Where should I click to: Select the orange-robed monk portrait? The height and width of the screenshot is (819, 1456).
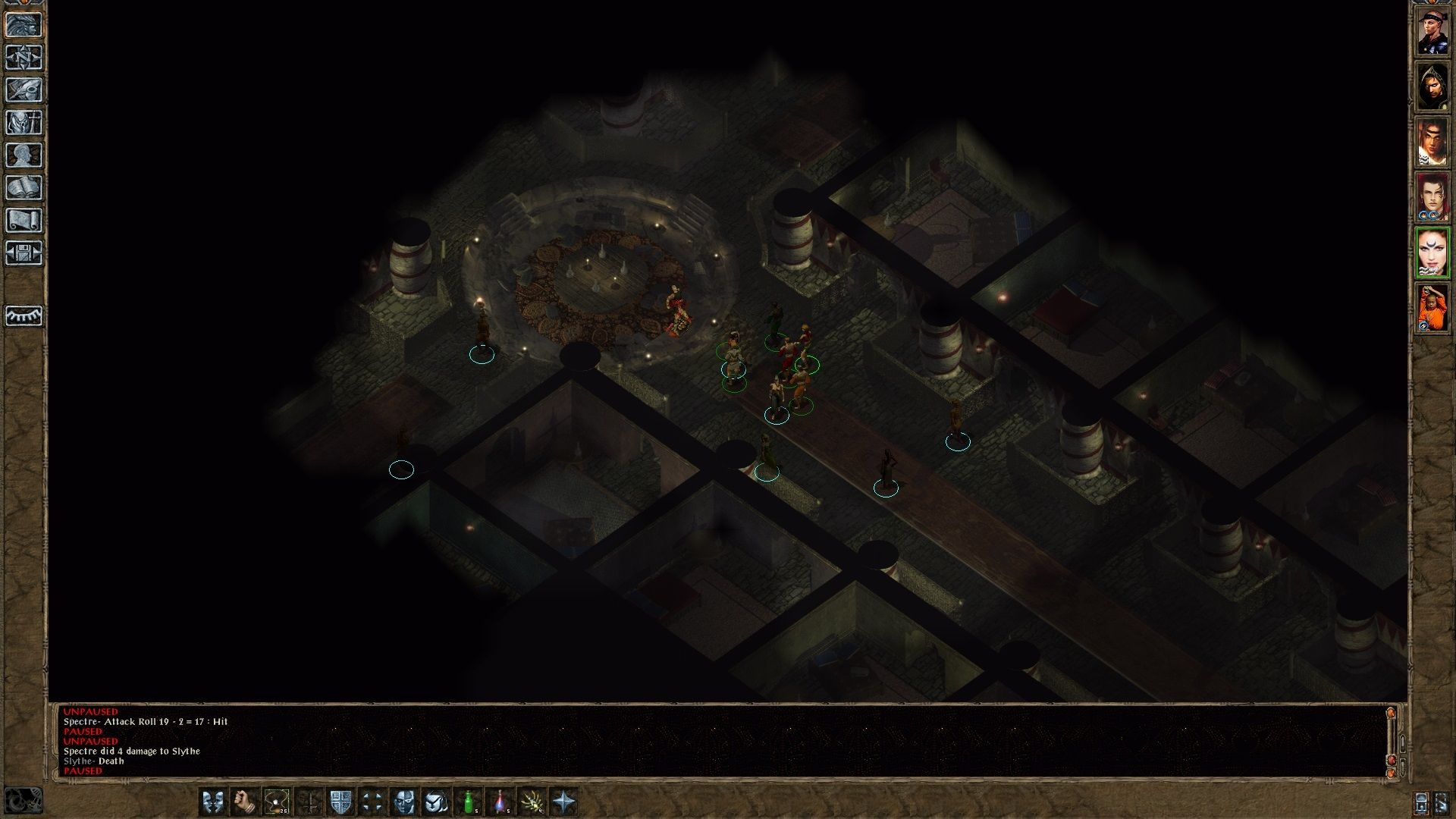[1432, 308]
